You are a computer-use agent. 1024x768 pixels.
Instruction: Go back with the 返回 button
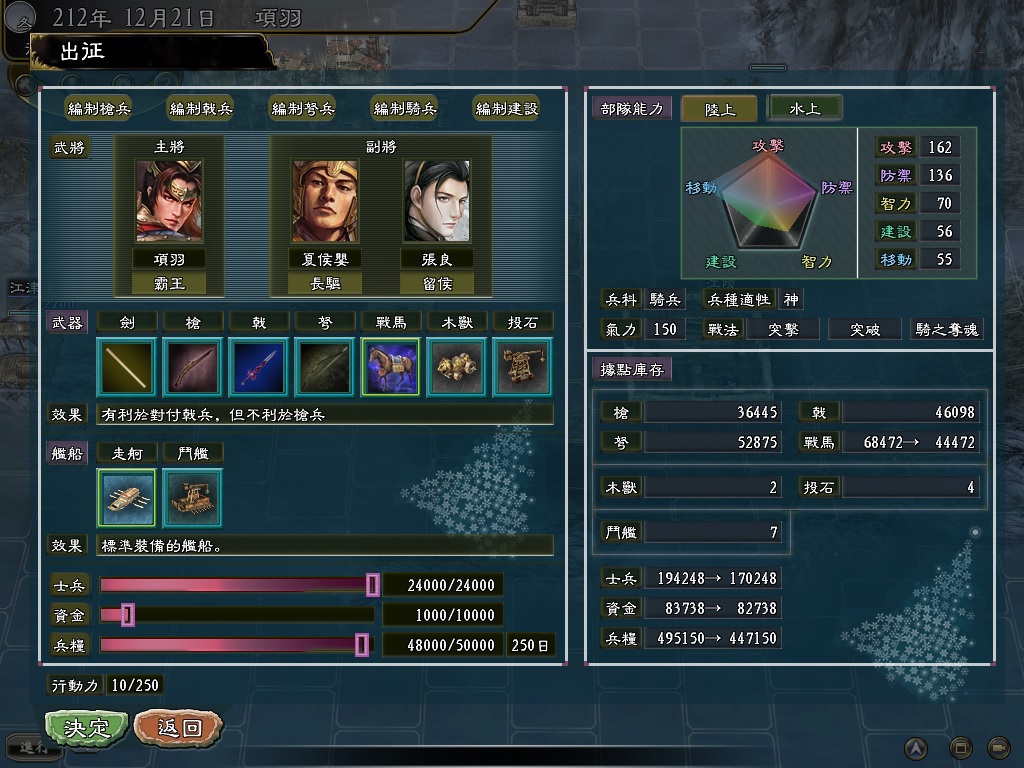178,728
